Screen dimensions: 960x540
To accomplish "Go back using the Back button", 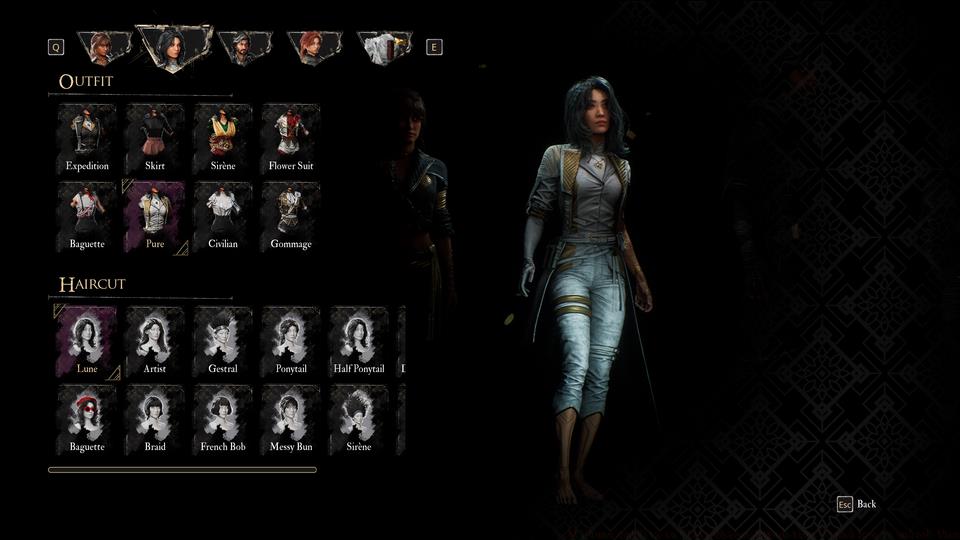I will click(857, 504).
